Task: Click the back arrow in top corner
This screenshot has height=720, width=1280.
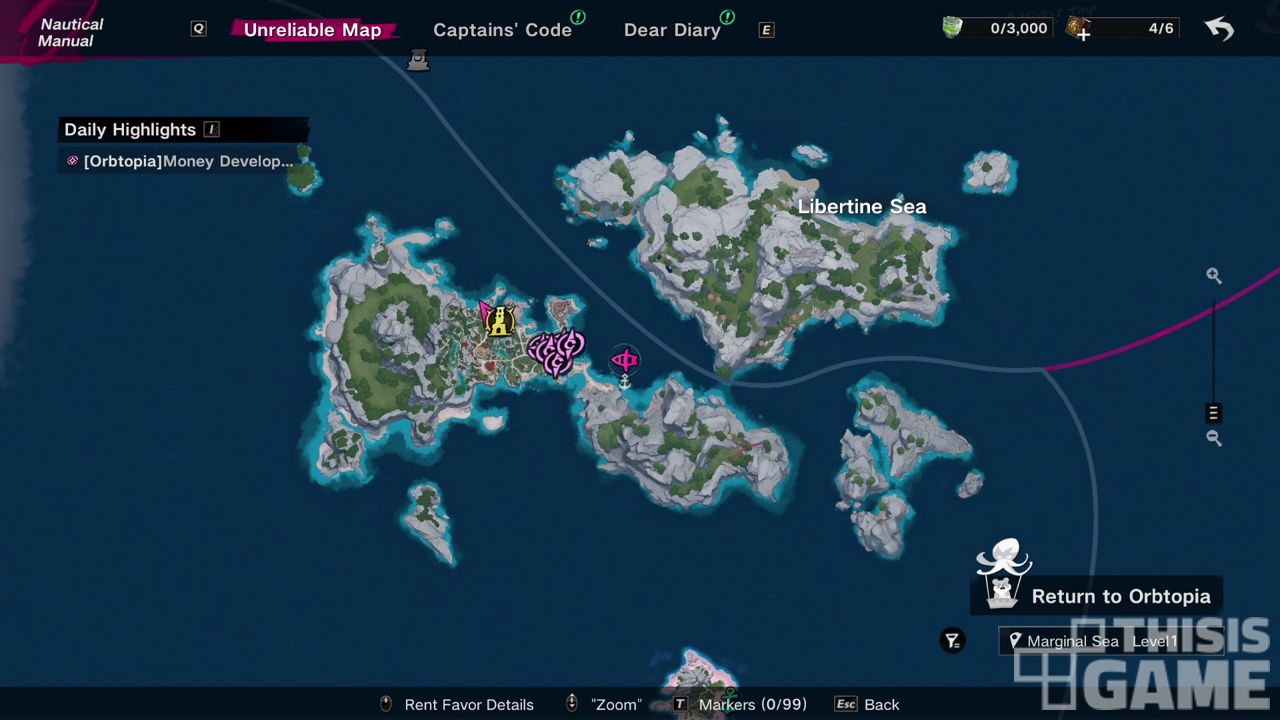Action: (x=1219, y=28)
